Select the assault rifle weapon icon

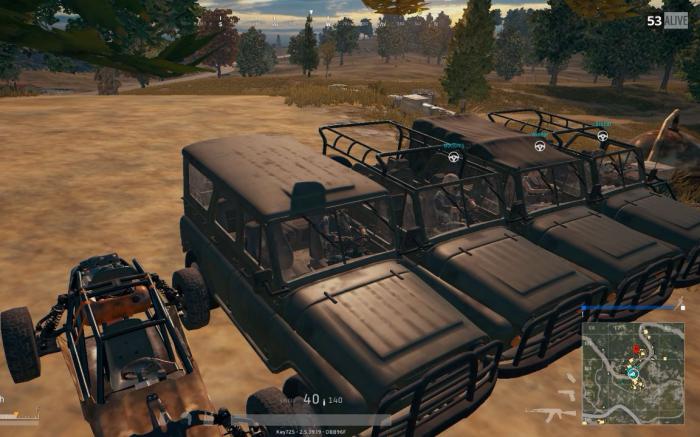(551, 412)
